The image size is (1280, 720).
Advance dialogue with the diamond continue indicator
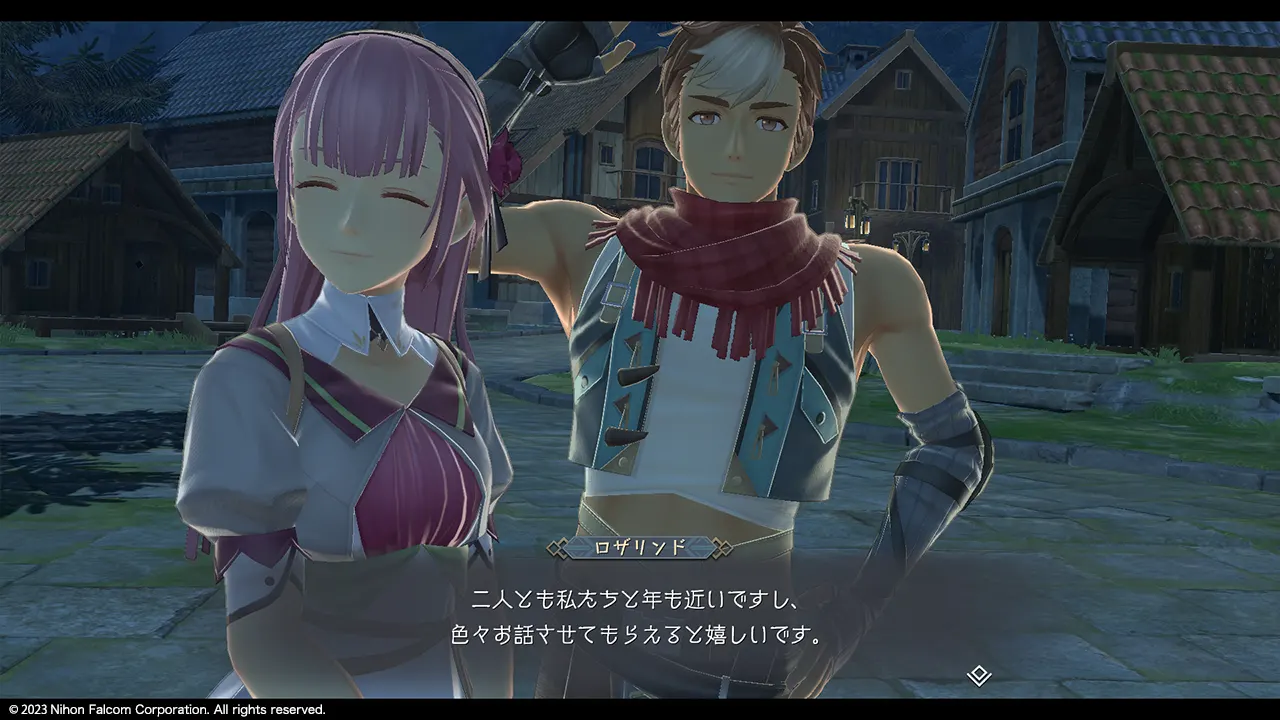pyautogui.click(x=979, y=675)
